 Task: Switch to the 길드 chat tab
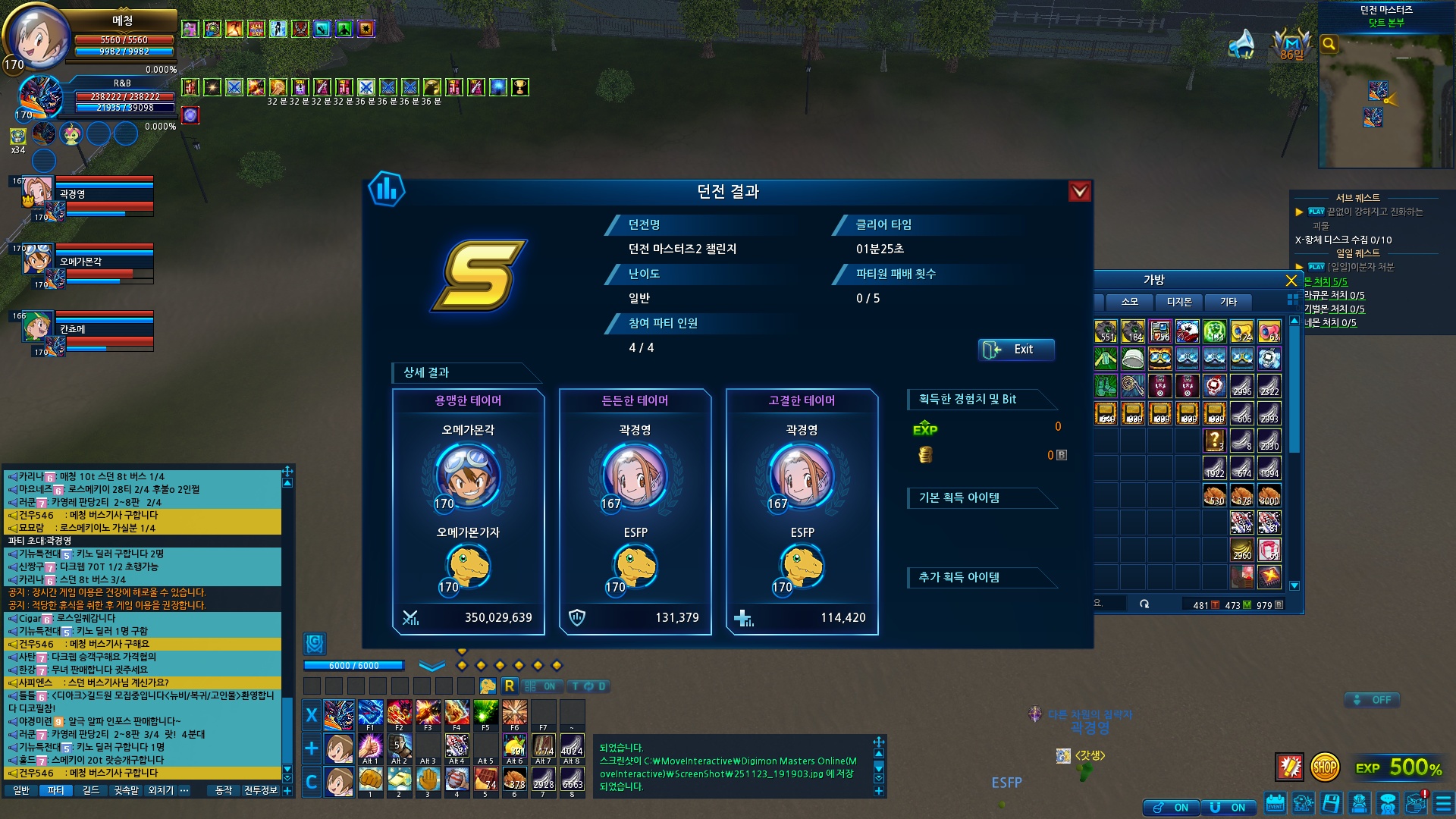point(91,790)
